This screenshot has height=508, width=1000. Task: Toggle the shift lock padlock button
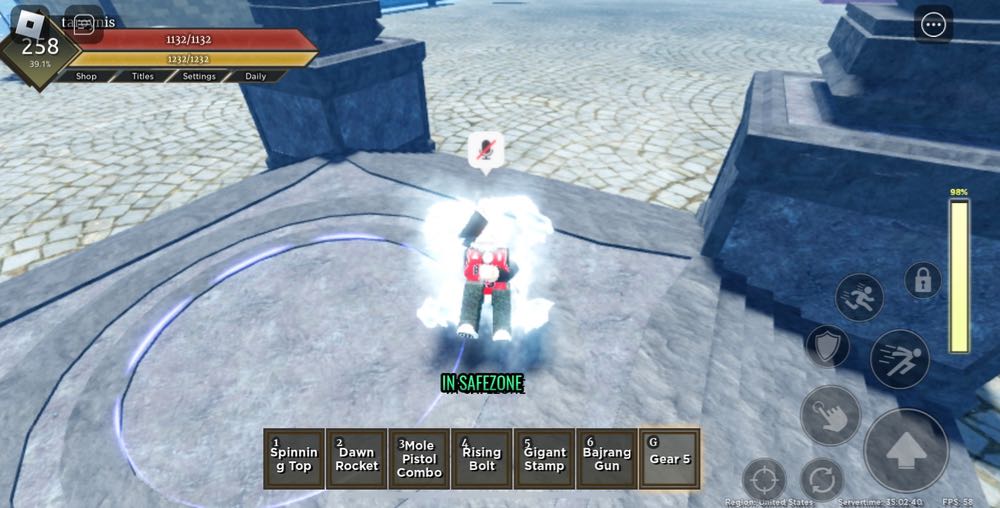922,280
